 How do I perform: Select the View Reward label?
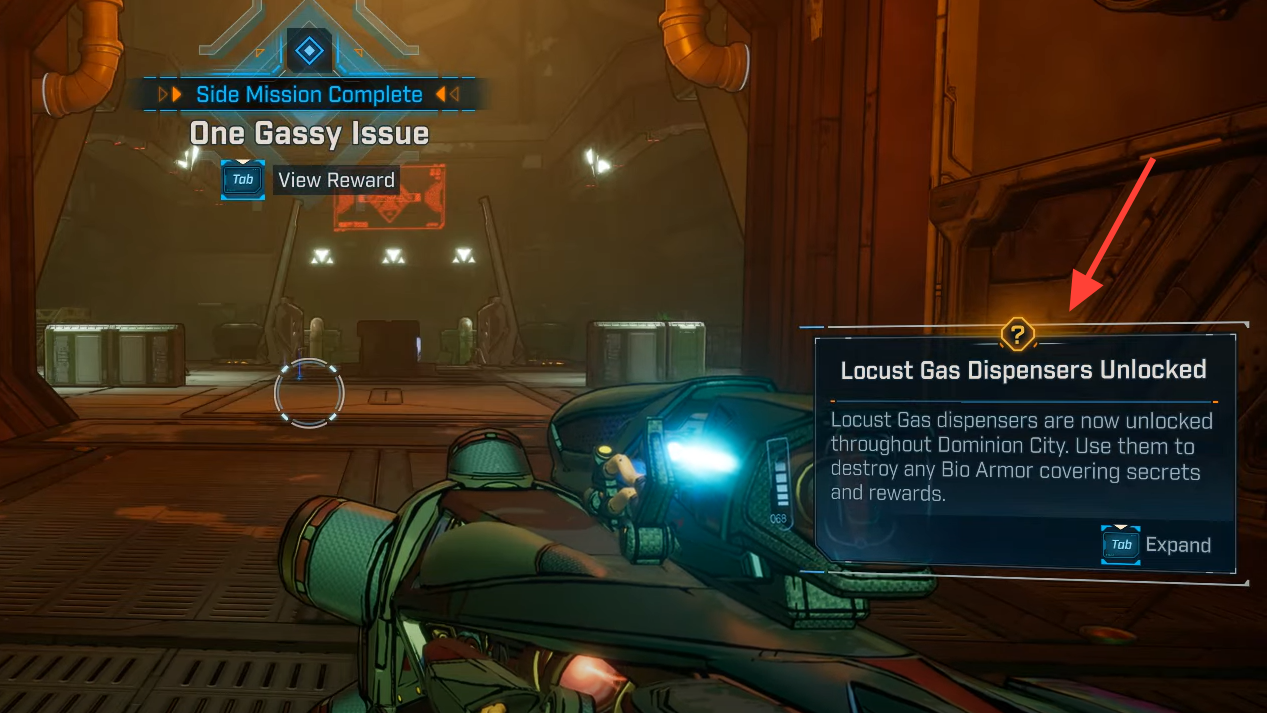[336, 181]
